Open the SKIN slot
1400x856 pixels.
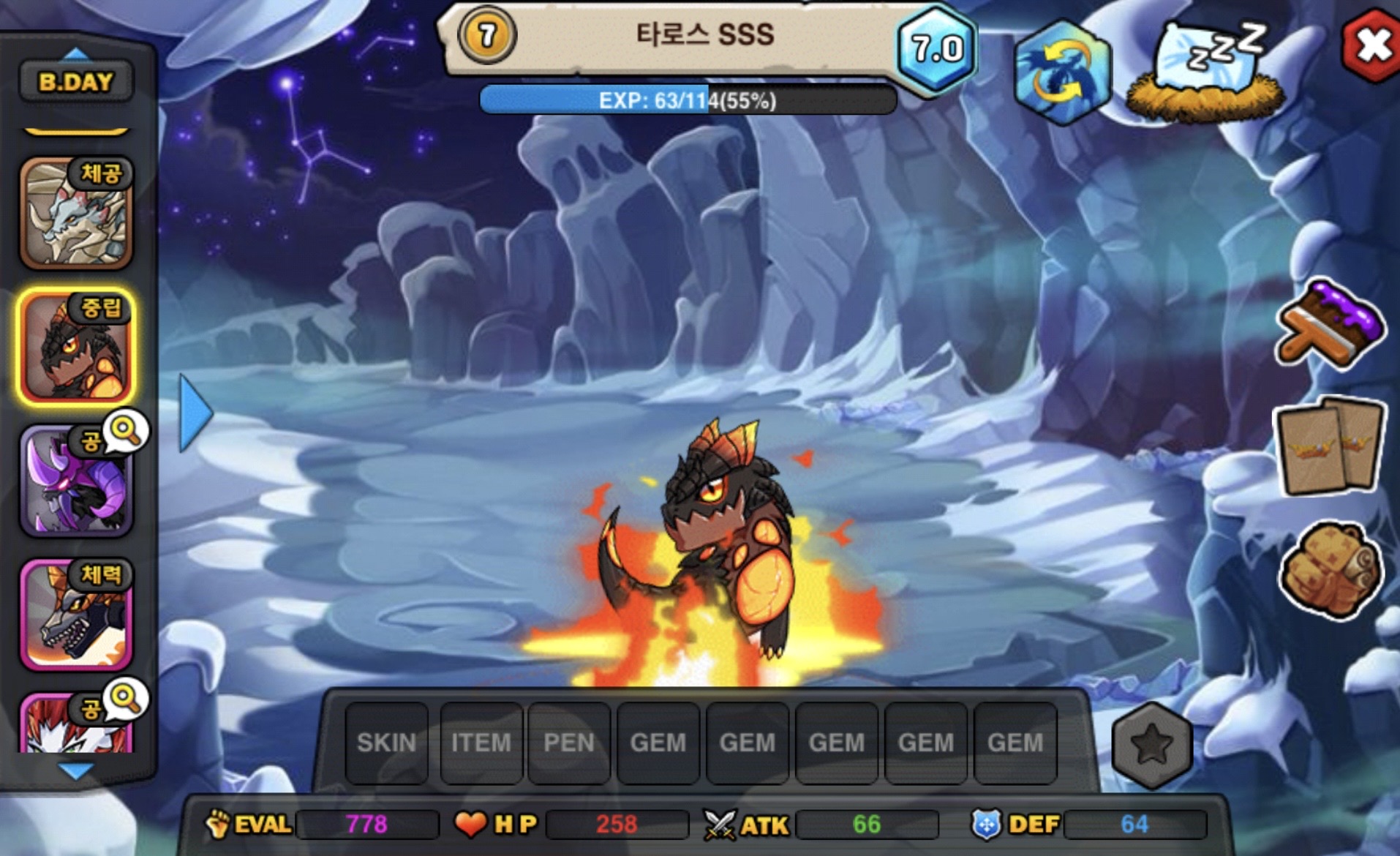pyautogui.click(x=386, y=743)
